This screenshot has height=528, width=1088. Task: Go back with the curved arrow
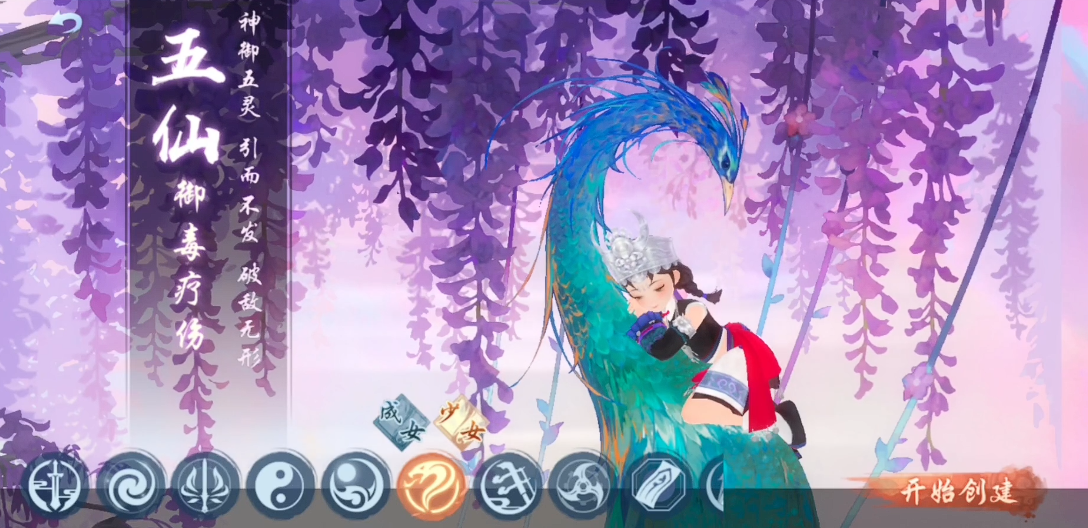click(x=67, y=23)
